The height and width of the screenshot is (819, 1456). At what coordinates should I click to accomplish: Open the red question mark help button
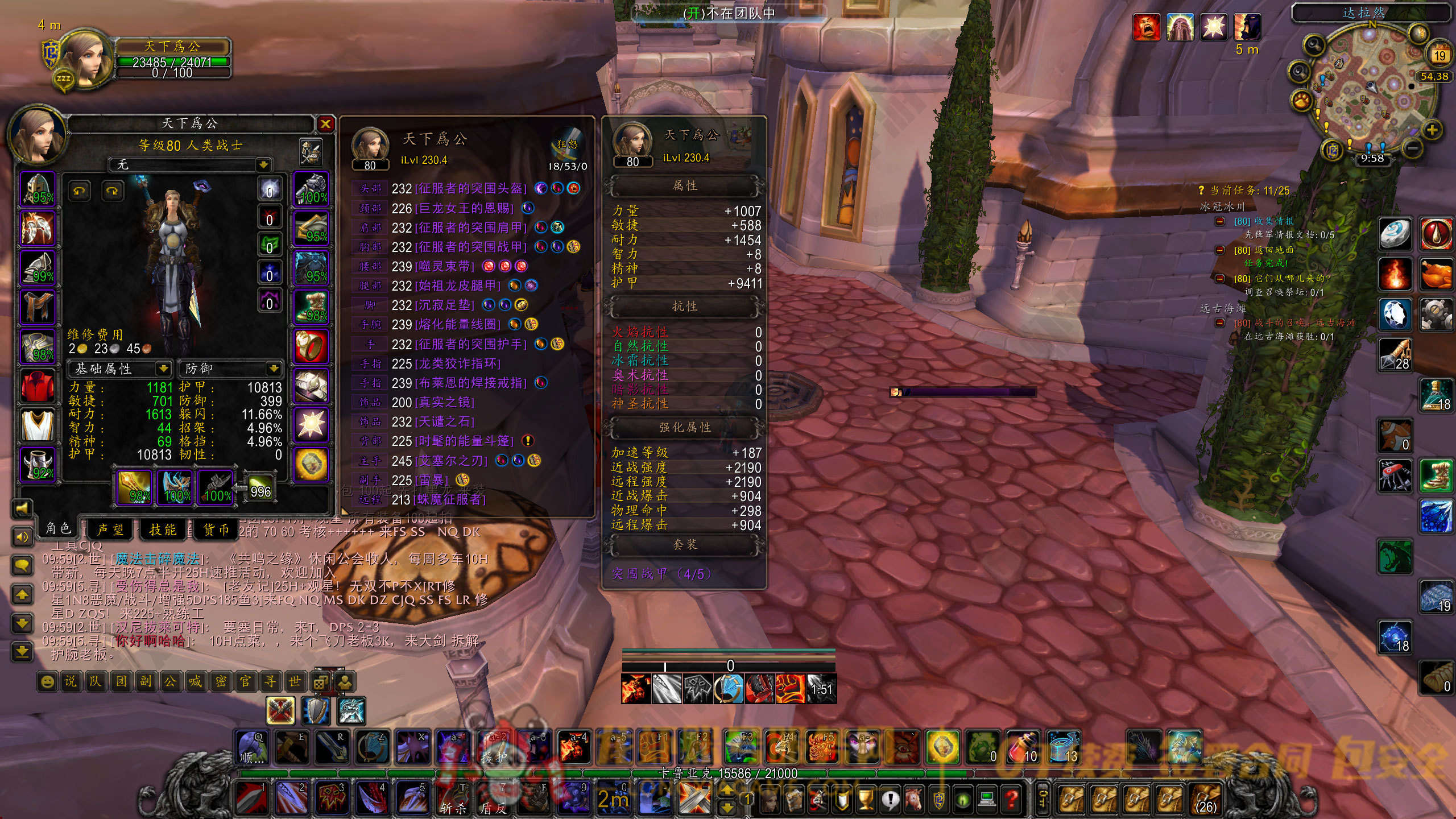(1012, 800)
